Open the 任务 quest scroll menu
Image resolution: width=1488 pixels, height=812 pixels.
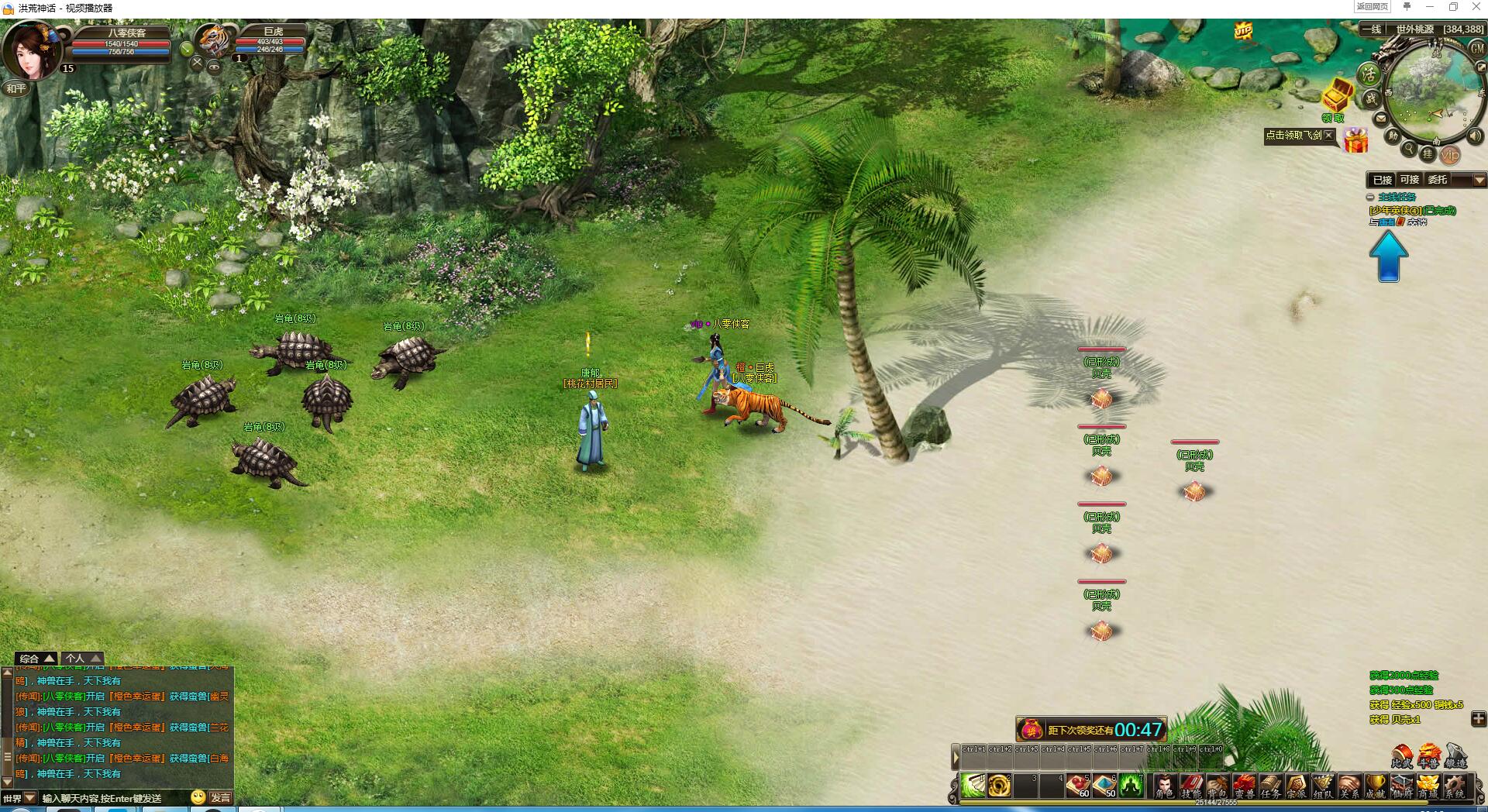click(1269, 786)
